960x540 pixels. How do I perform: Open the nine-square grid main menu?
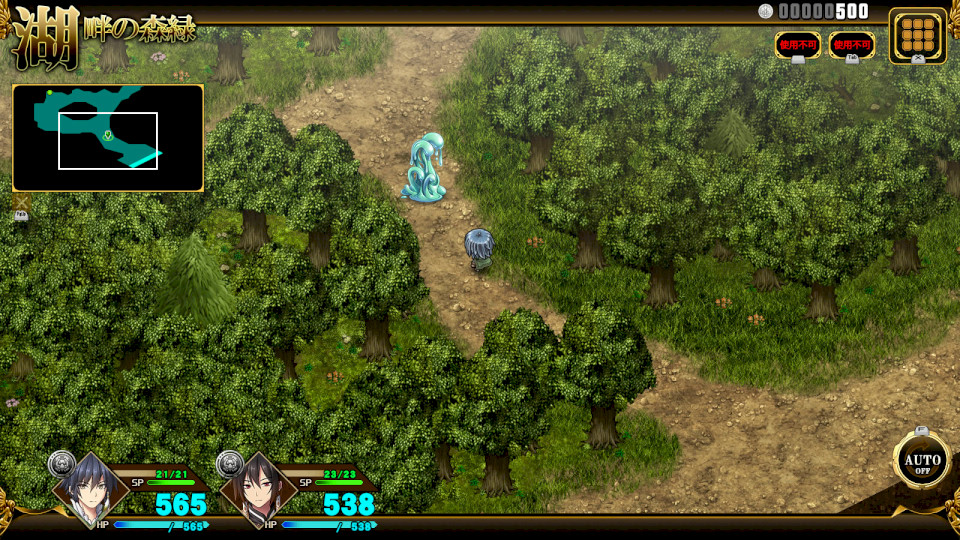[x=917, y=36]
